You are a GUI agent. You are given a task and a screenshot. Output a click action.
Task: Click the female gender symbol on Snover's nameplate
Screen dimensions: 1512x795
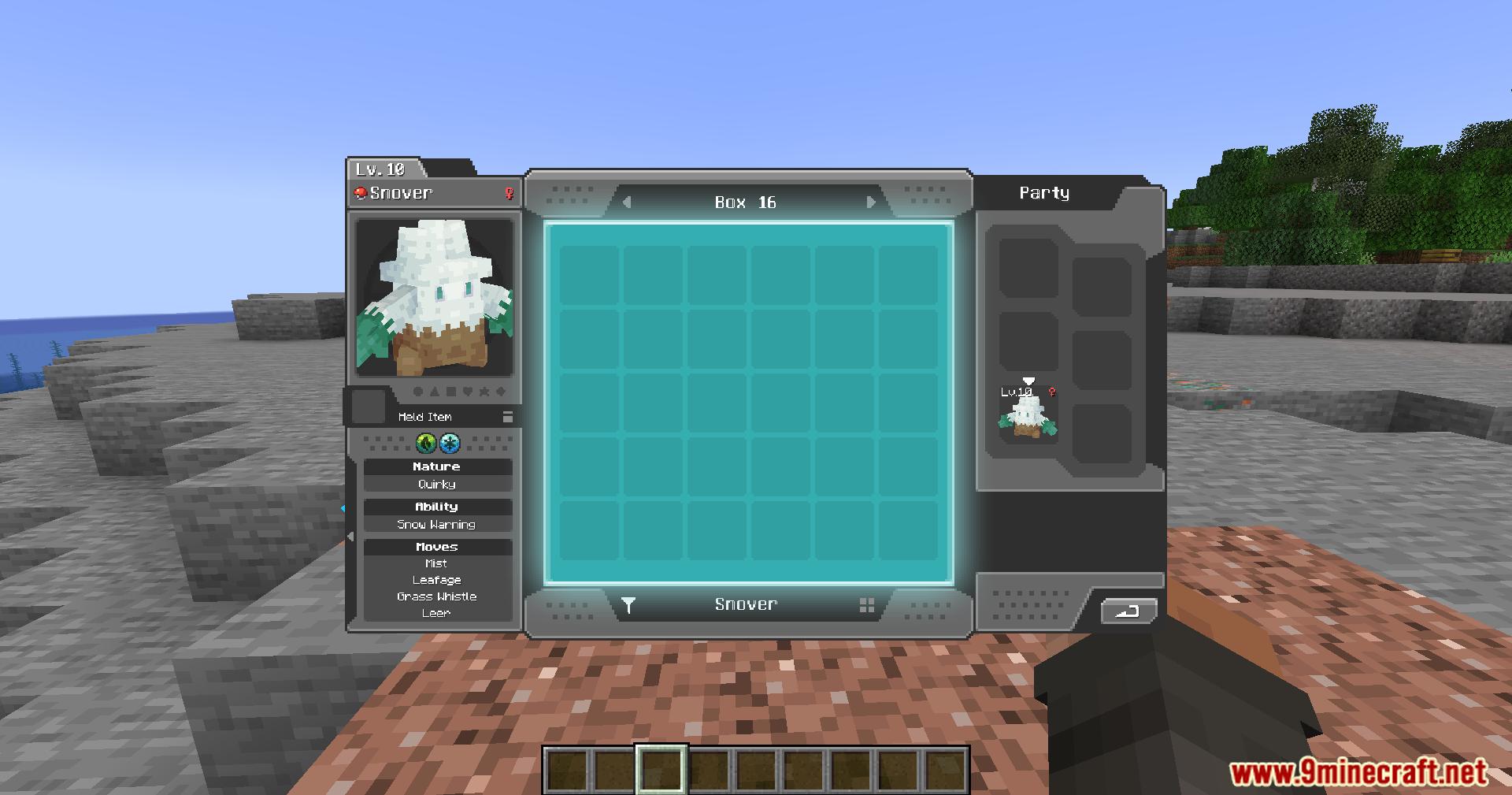point(510,193)
